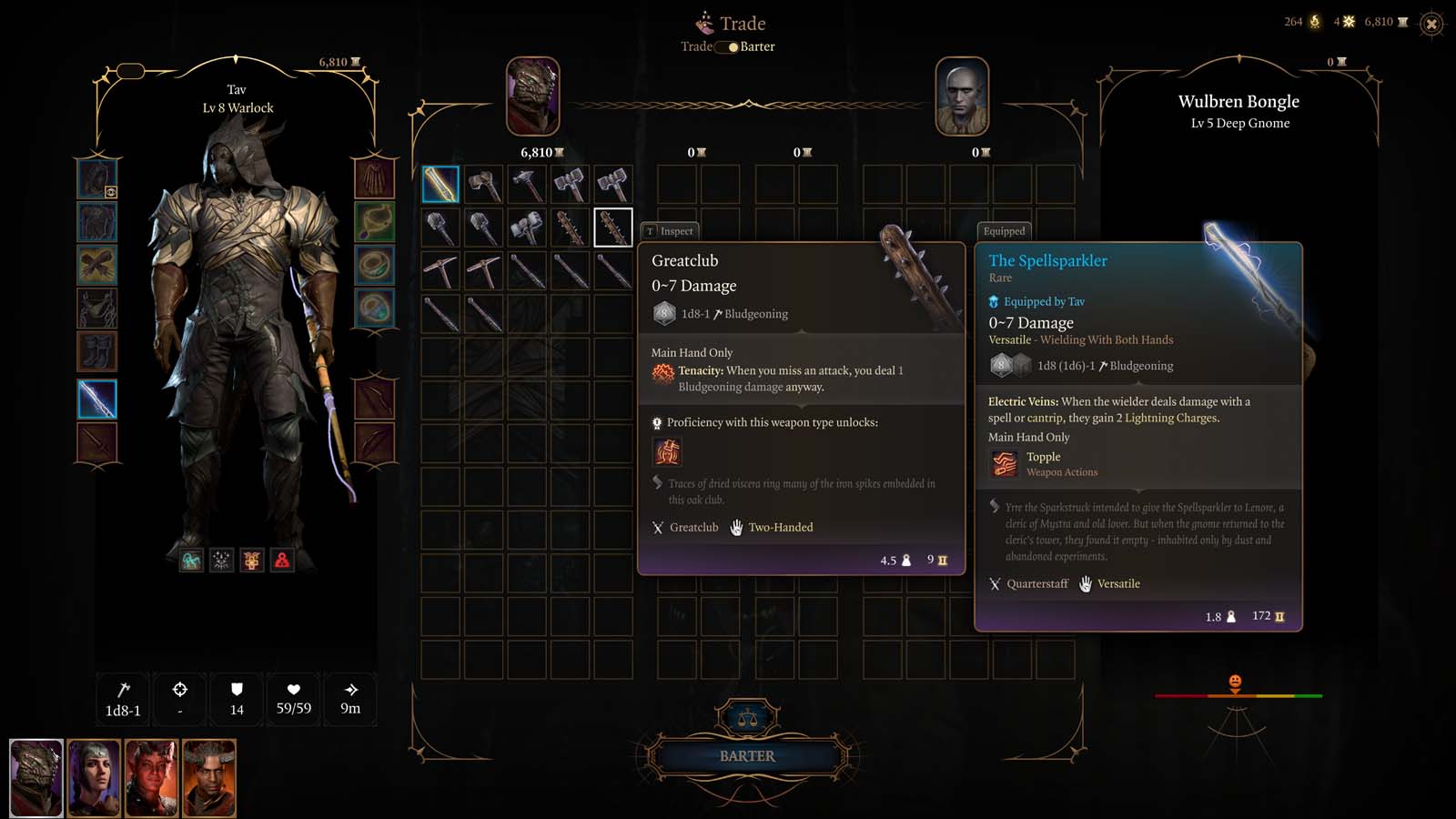Image resolution: width=1456 pixels, height=819 pixels.
Task: Click the balance scales icon above BARTER
Action: tap(748, 719)
